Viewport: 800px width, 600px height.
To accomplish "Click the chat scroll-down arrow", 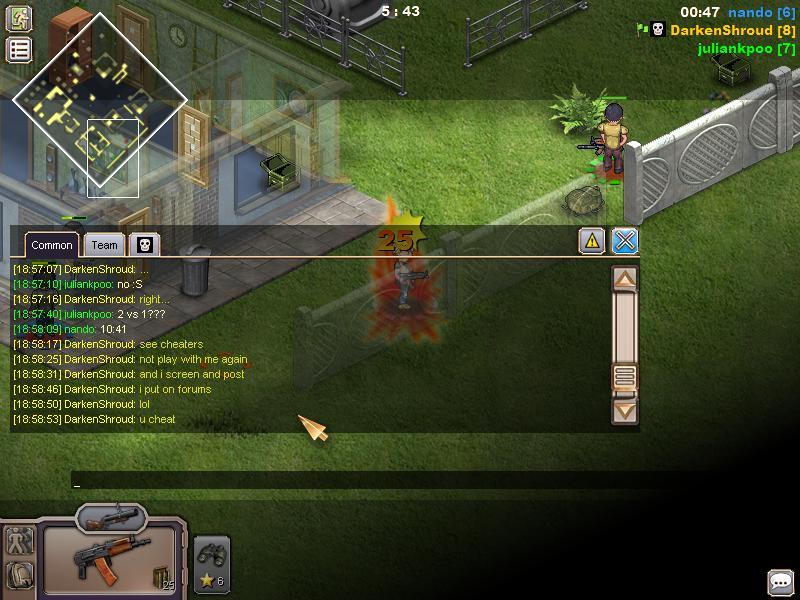I will pos(625,409).
